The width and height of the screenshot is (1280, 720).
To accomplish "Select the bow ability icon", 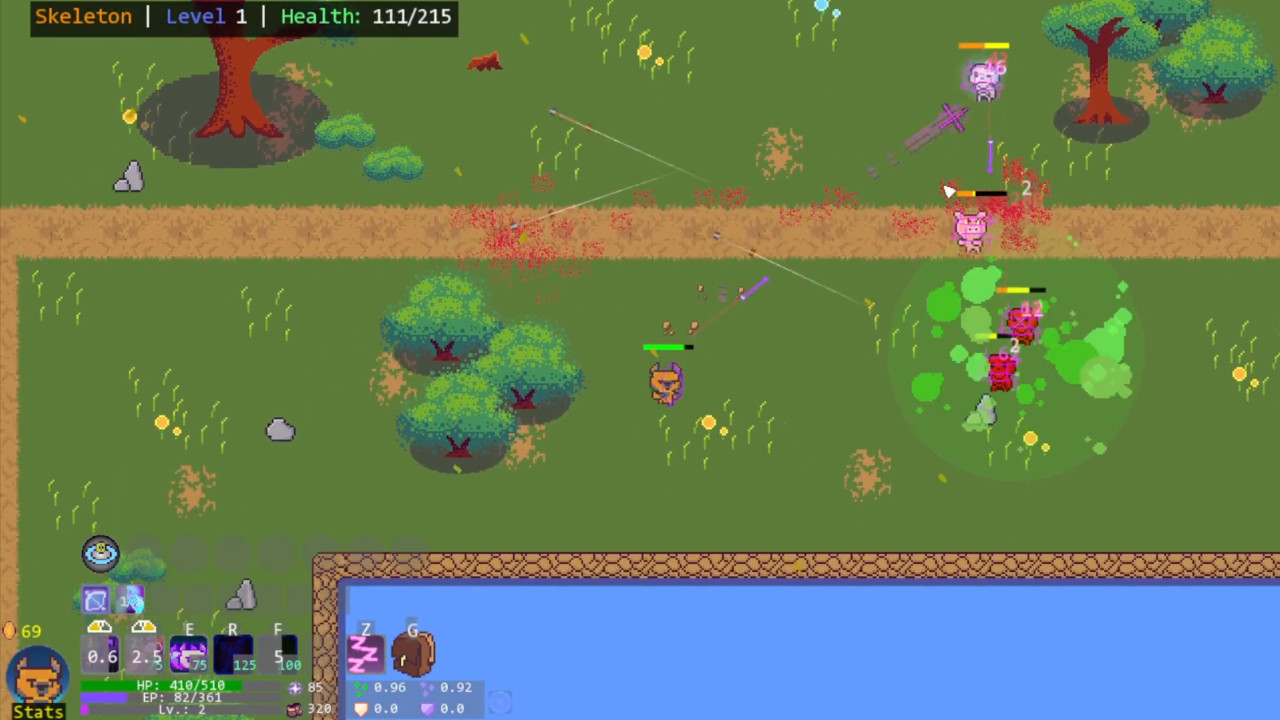I will (x=95, y=599).
